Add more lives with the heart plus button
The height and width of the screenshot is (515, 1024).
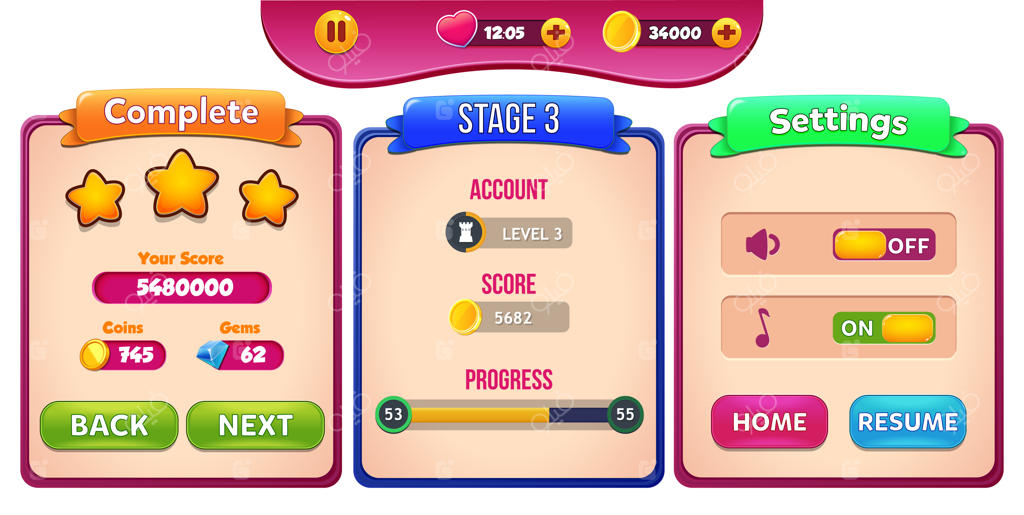[555, 33]
